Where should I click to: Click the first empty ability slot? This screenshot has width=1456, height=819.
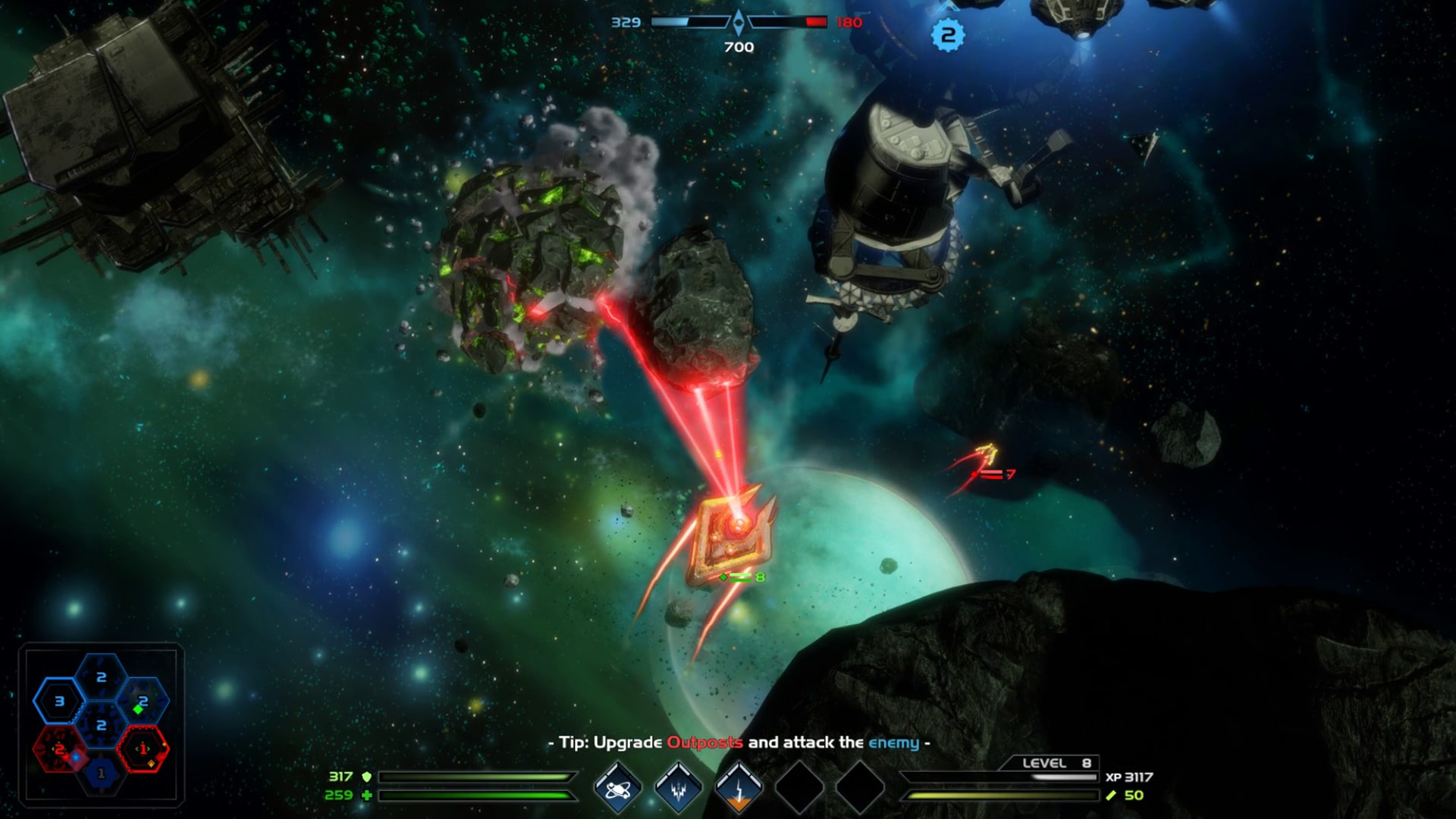(798, 787)
